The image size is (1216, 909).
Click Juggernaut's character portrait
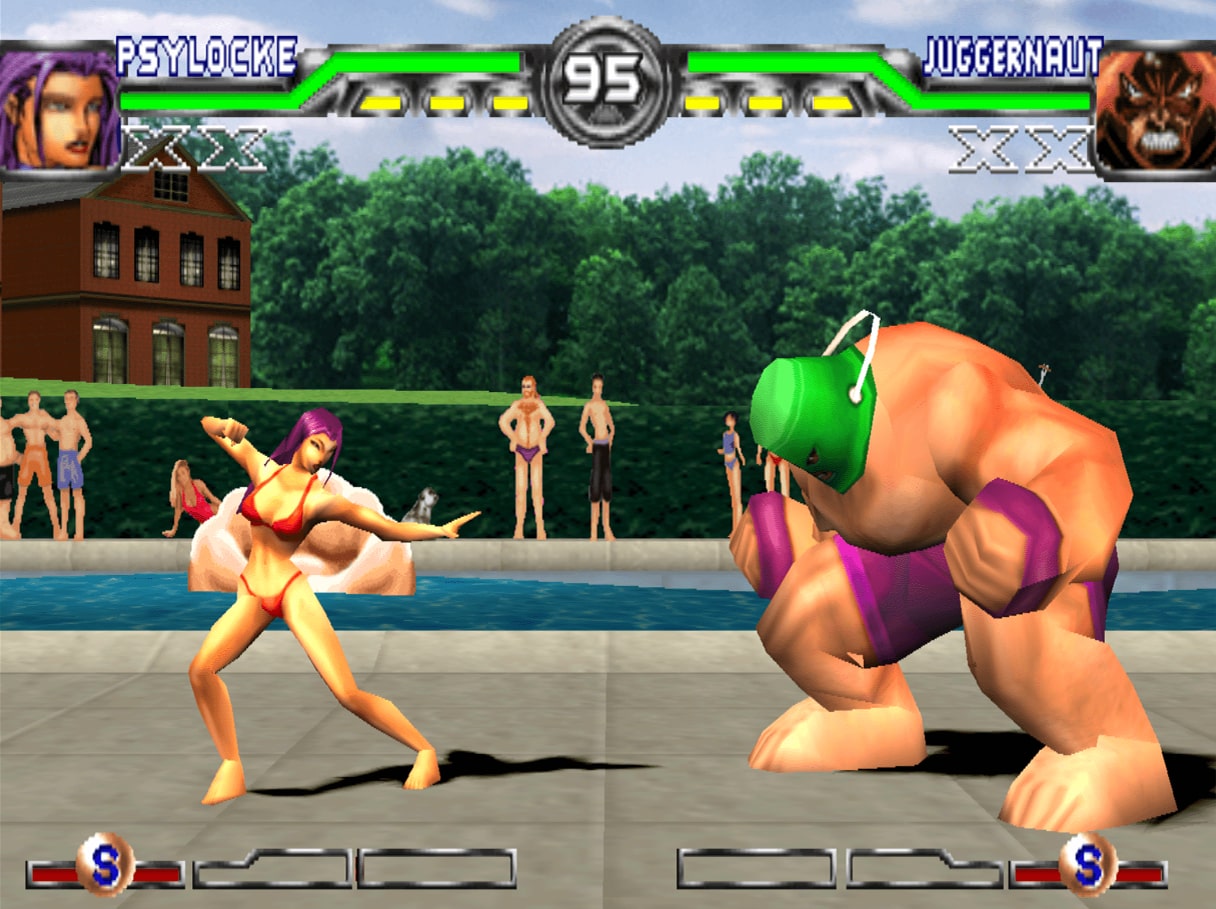point(1156,110)
